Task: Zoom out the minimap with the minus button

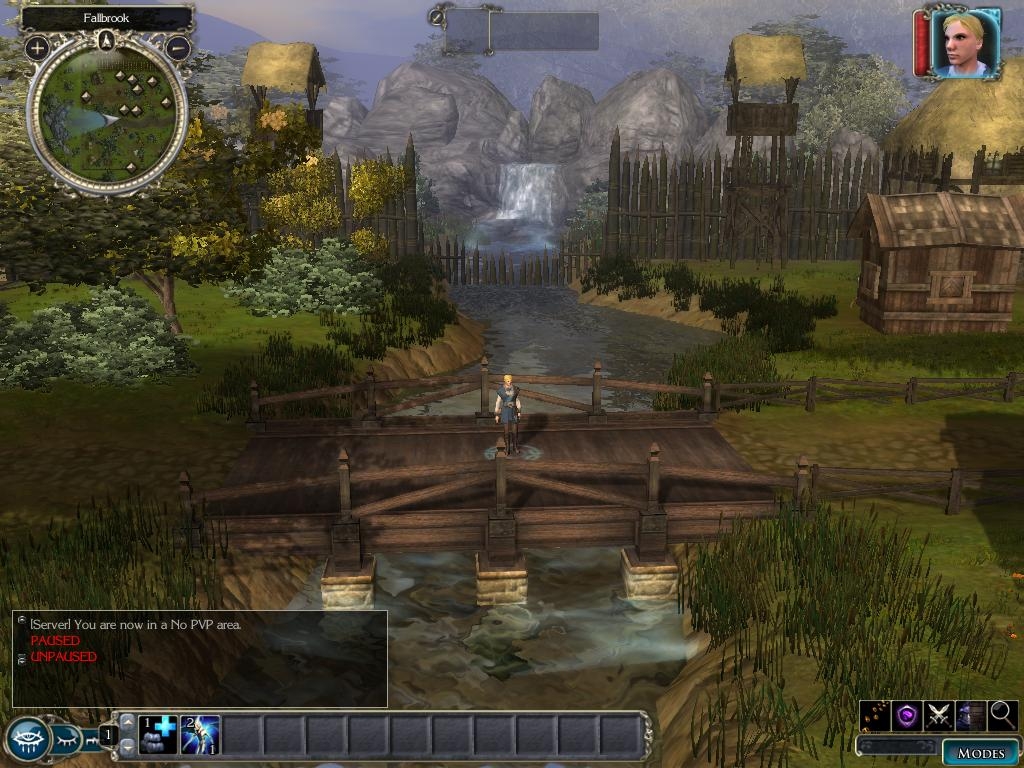Action: 178,47
